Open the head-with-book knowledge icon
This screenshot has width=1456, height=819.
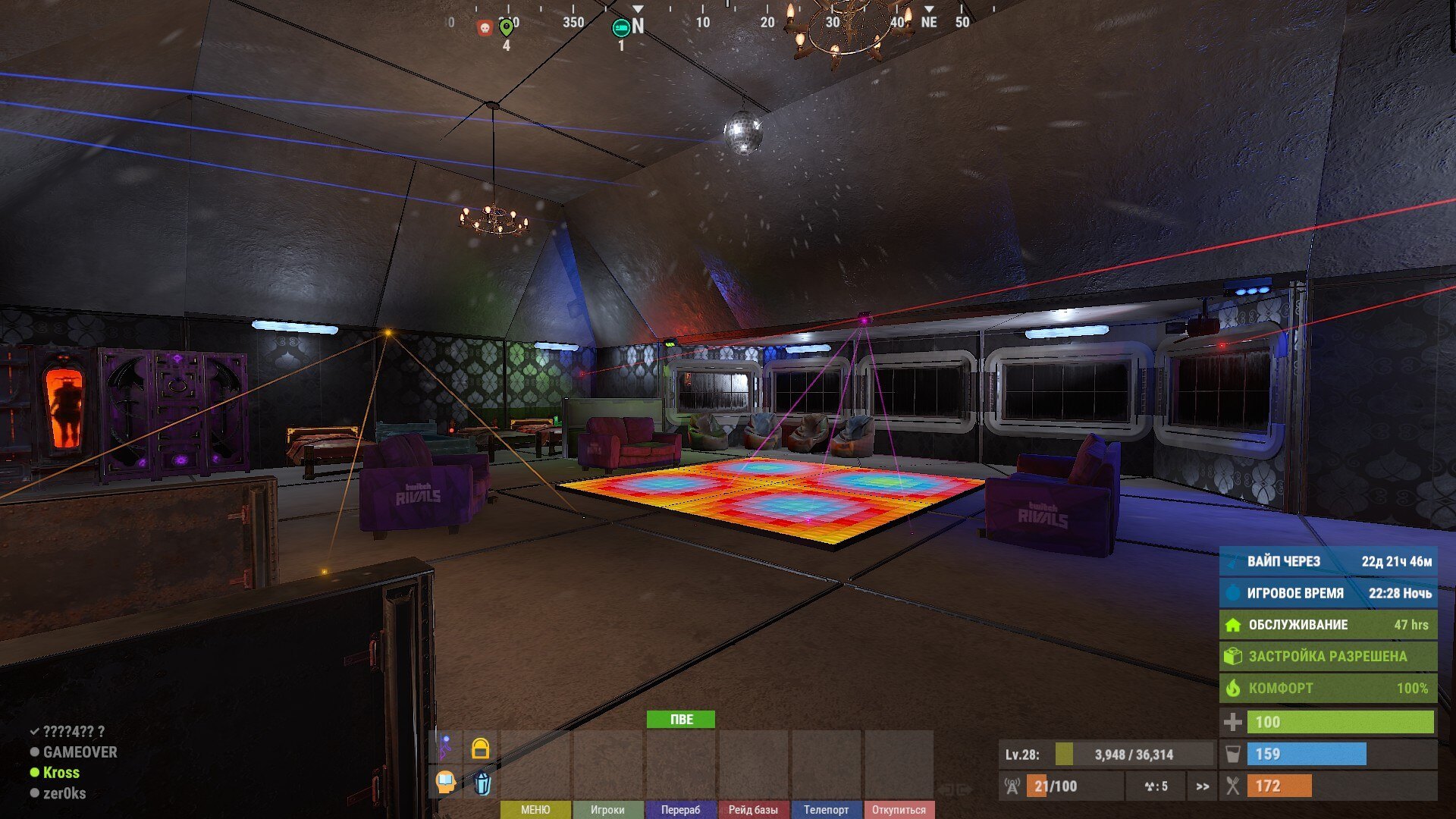pos(446,781)
